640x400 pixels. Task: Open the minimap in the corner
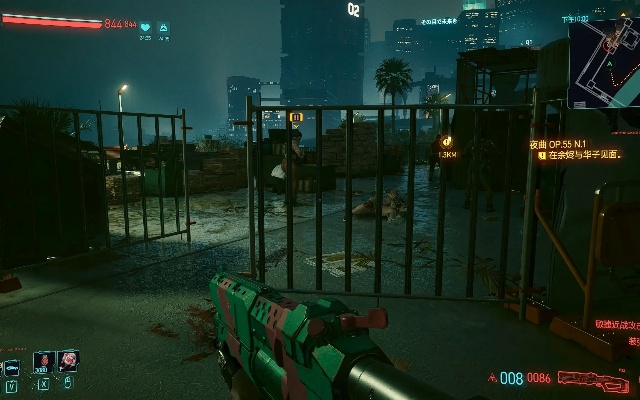604,62
